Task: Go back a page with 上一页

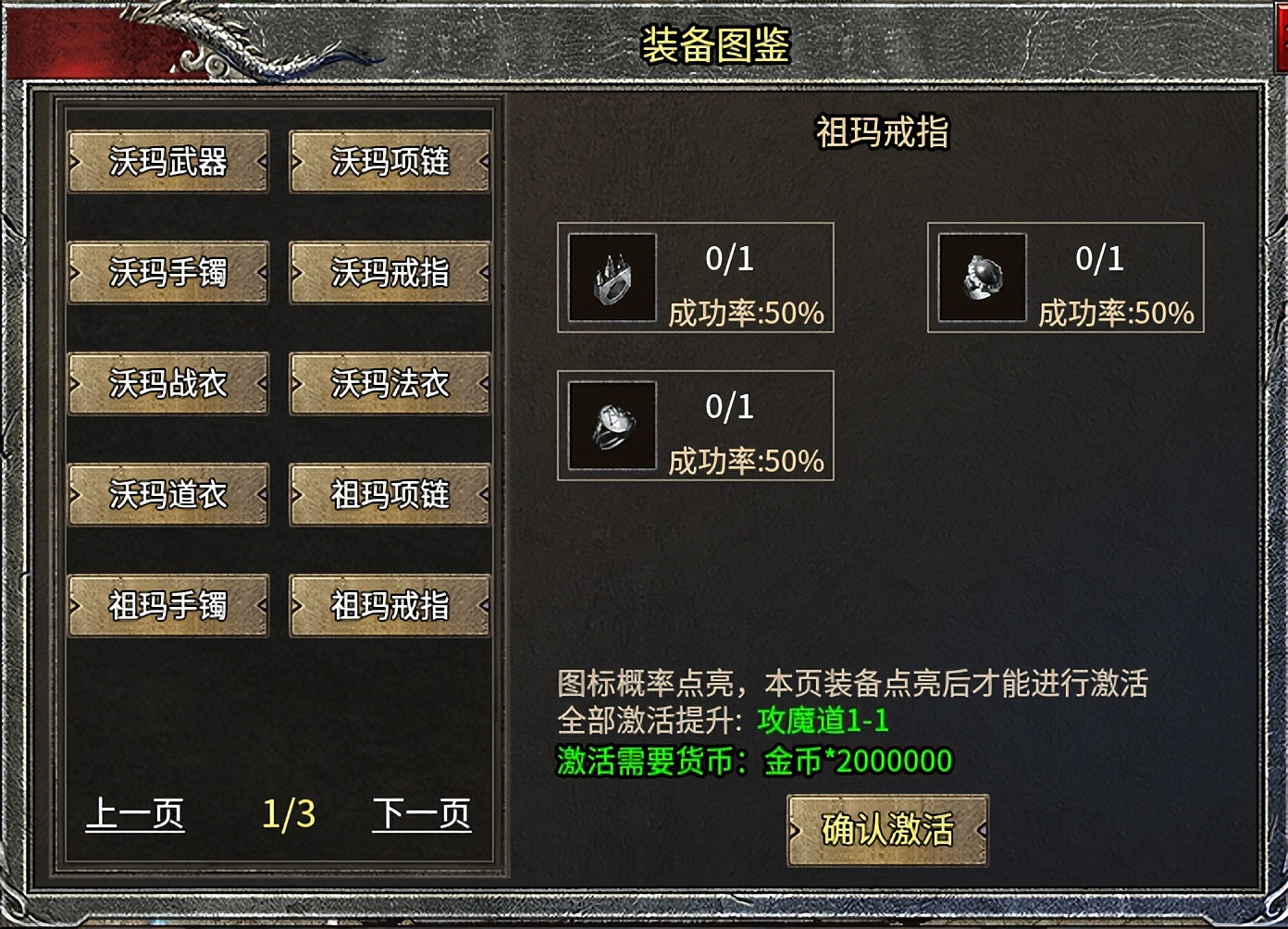Action: pyautogui.click(x=135, y=814)
